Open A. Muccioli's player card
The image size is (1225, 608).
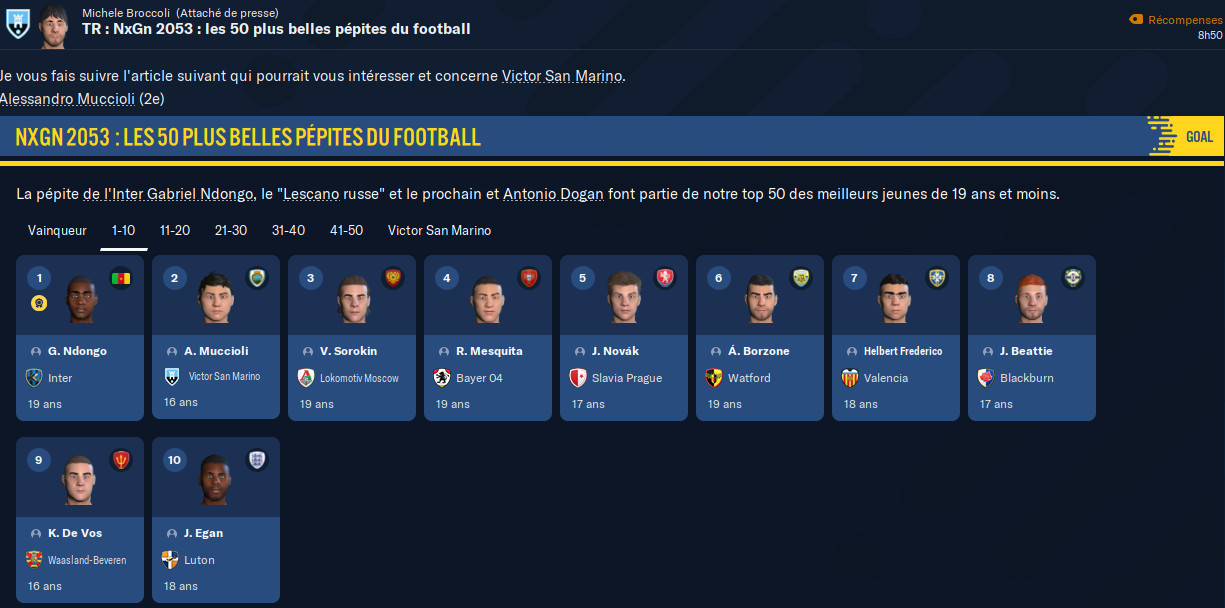(216, 337)
